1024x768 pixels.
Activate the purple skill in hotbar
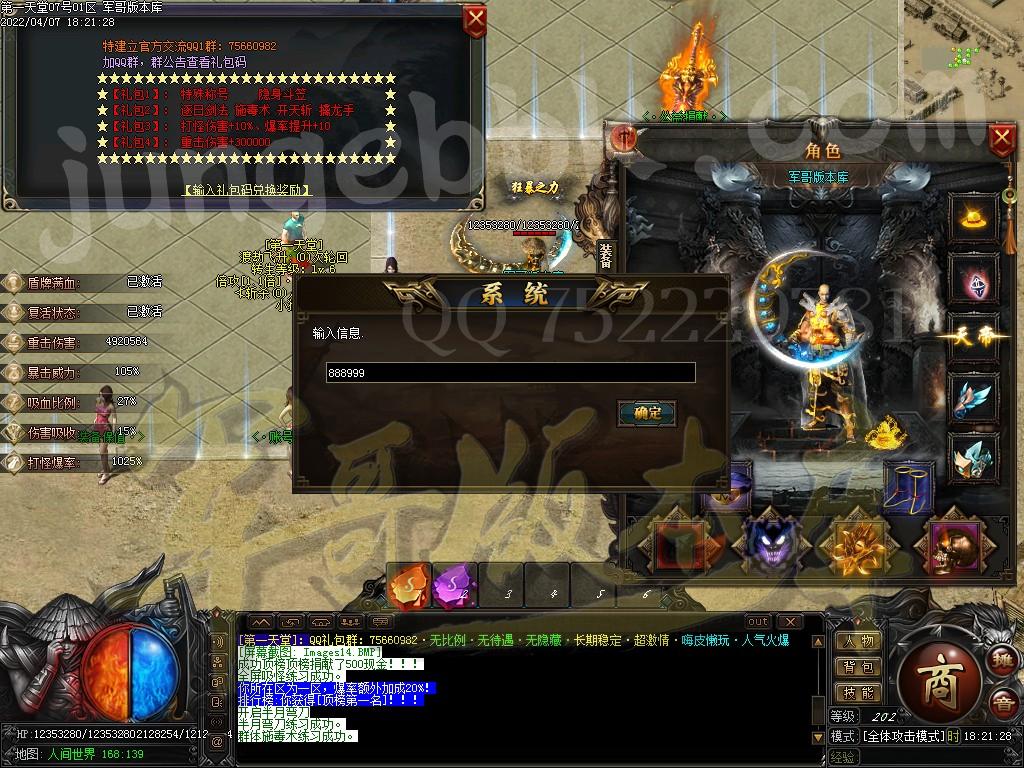(x=455, y=587)
